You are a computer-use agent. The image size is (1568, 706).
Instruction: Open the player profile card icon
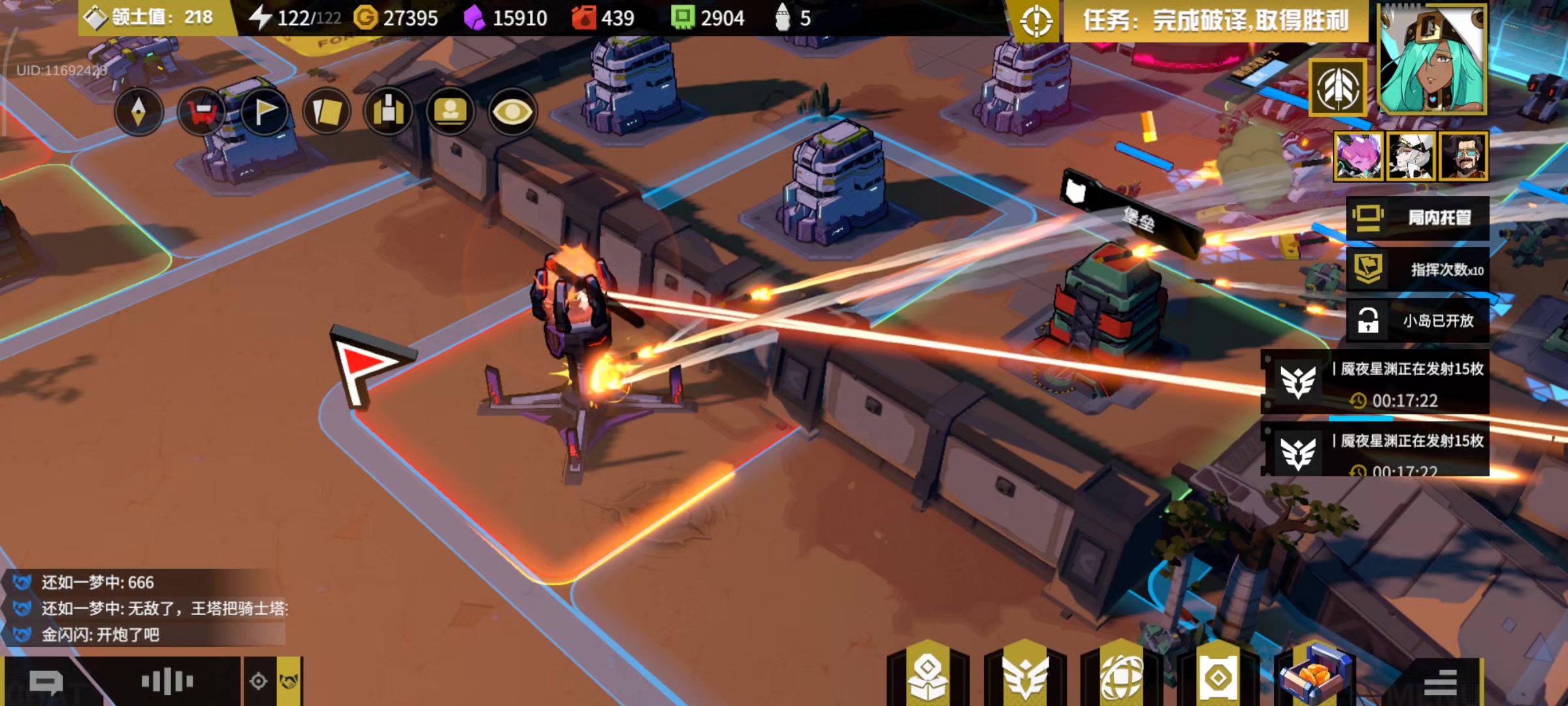pos(451,112)
